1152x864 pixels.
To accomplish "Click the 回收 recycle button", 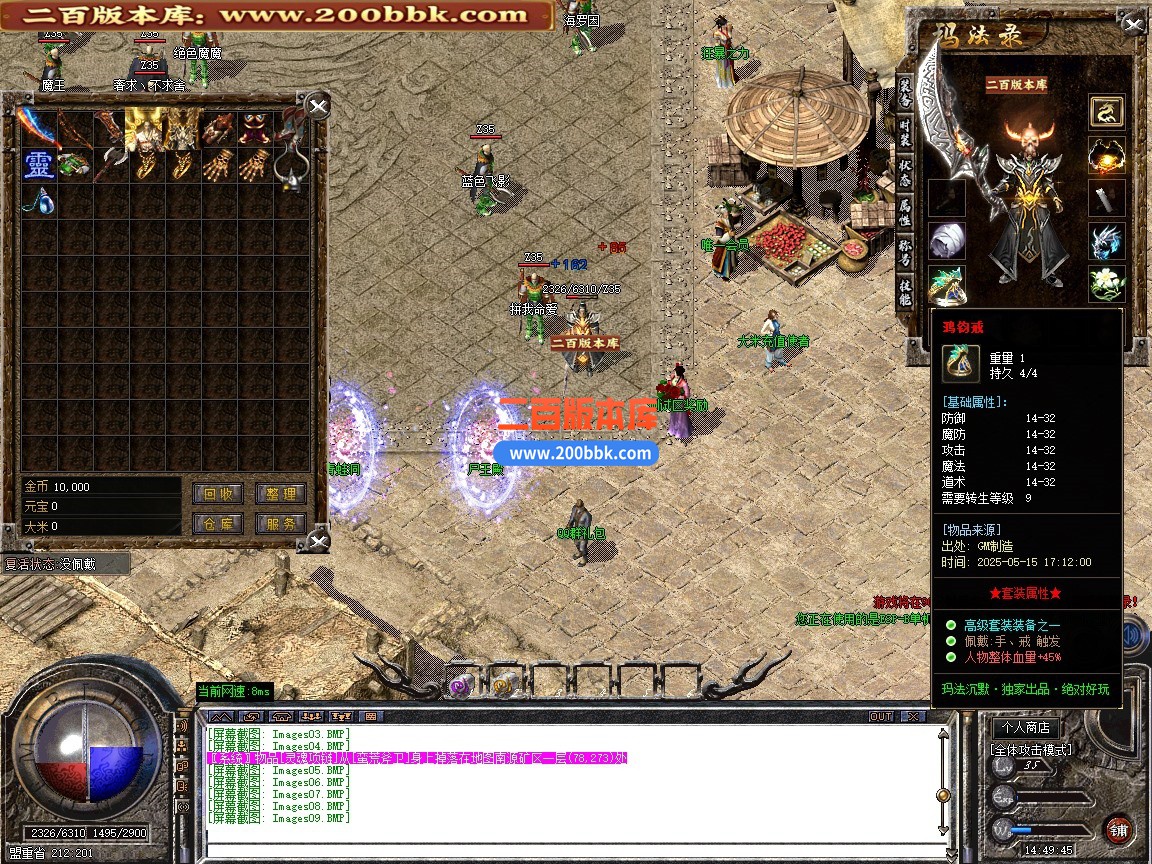I will pos(217,493).
